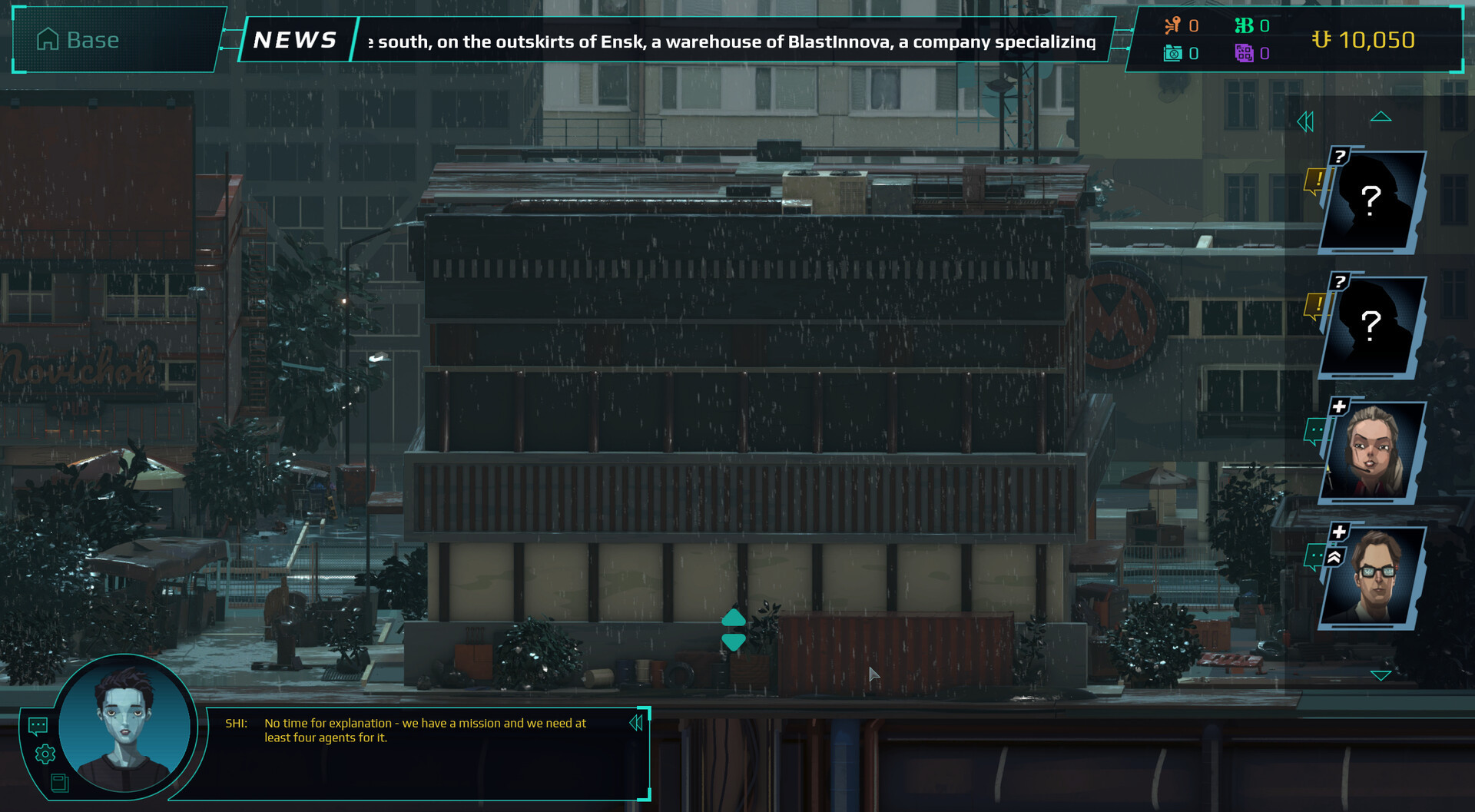The image size is (1475, 812).
Task: Collapse the agent list with double-arrow icon
Action: 1305,121
